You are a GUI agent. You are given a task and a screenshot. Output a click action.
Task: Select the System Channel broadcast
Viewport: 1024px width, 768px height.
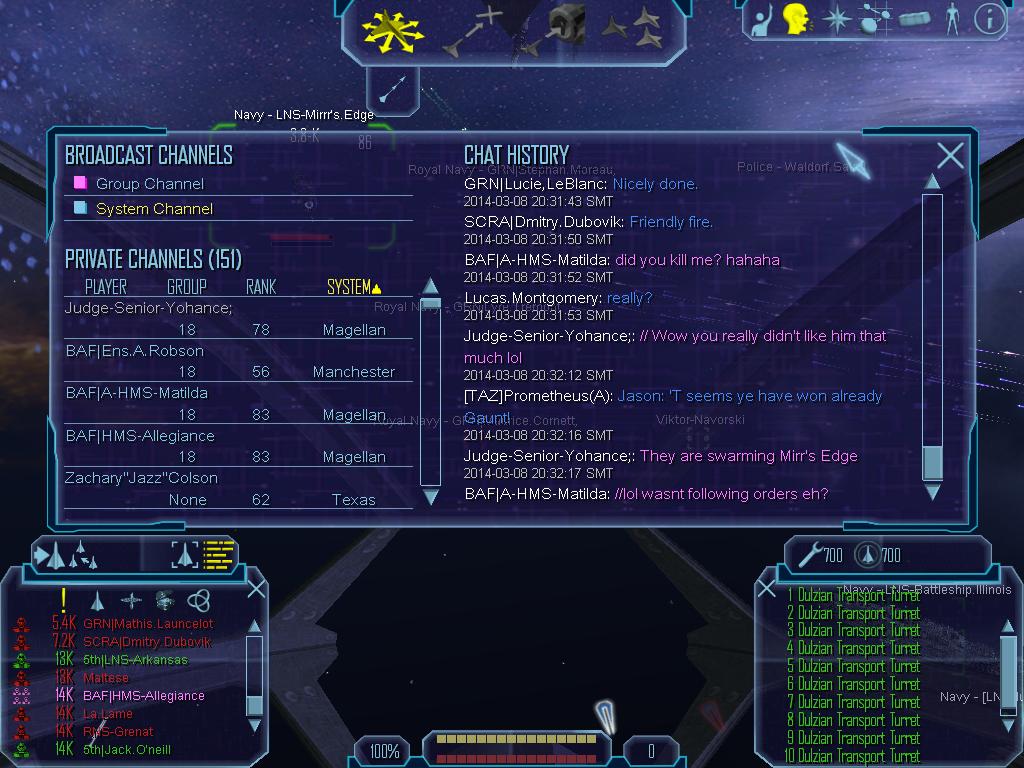point(154,209)
